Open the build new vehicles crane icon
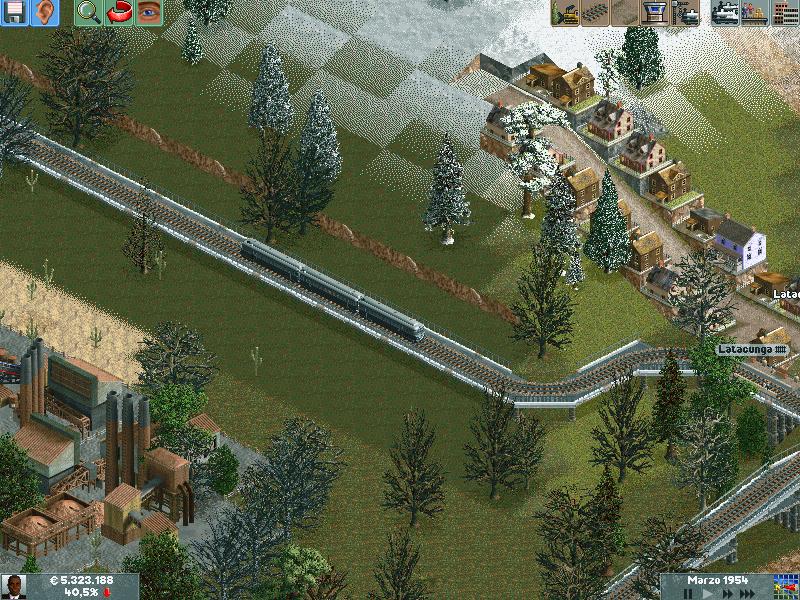Image resolution: width=800 pixels, height=600 pixels. 687,13
